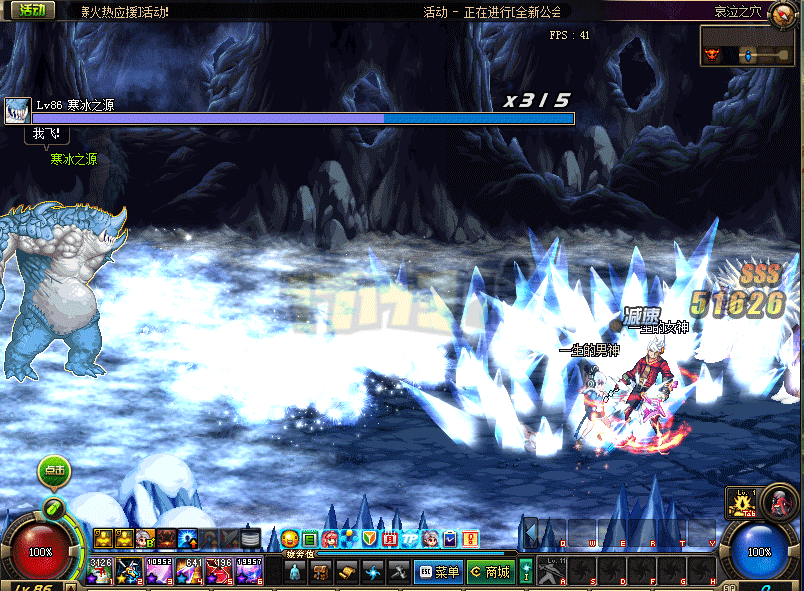This screenshot has width=804, height=591.
Task: Open the 菜单 menu button
Action: (x=438, y=572)
